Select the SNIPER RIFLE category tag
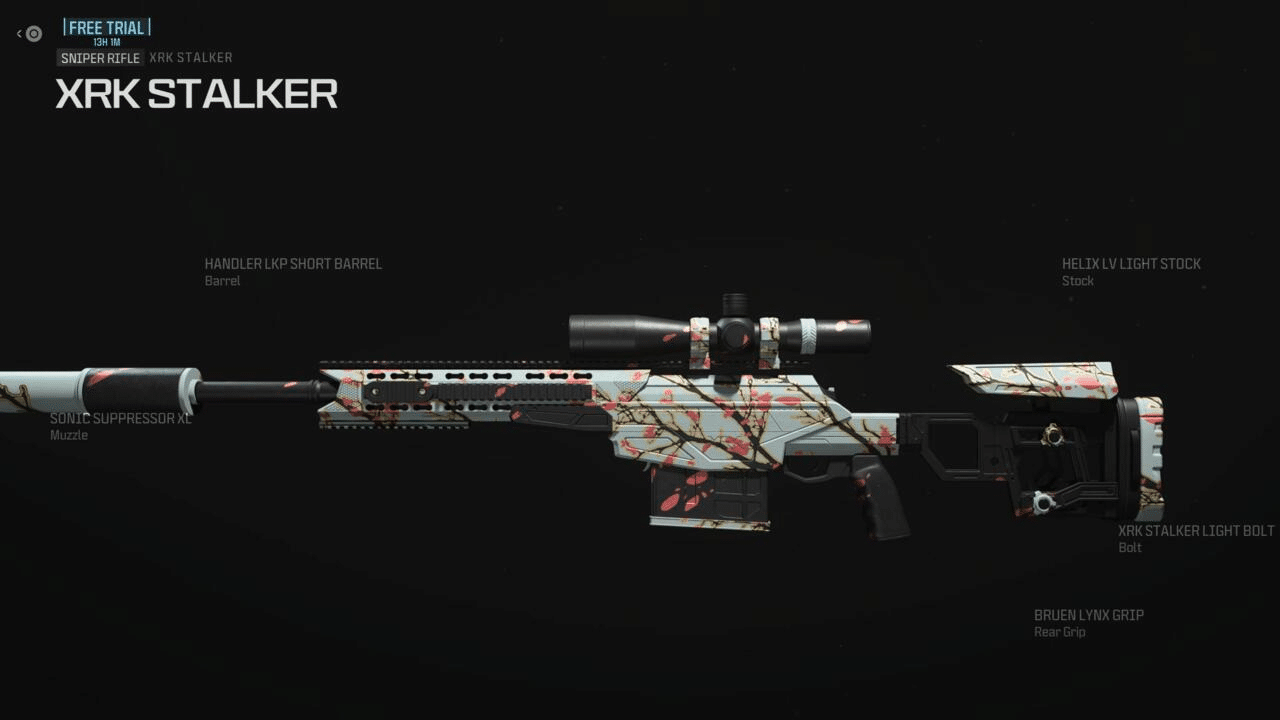Image resolution: width=1280 pixels, height=720 pixels. click(100, 58)
